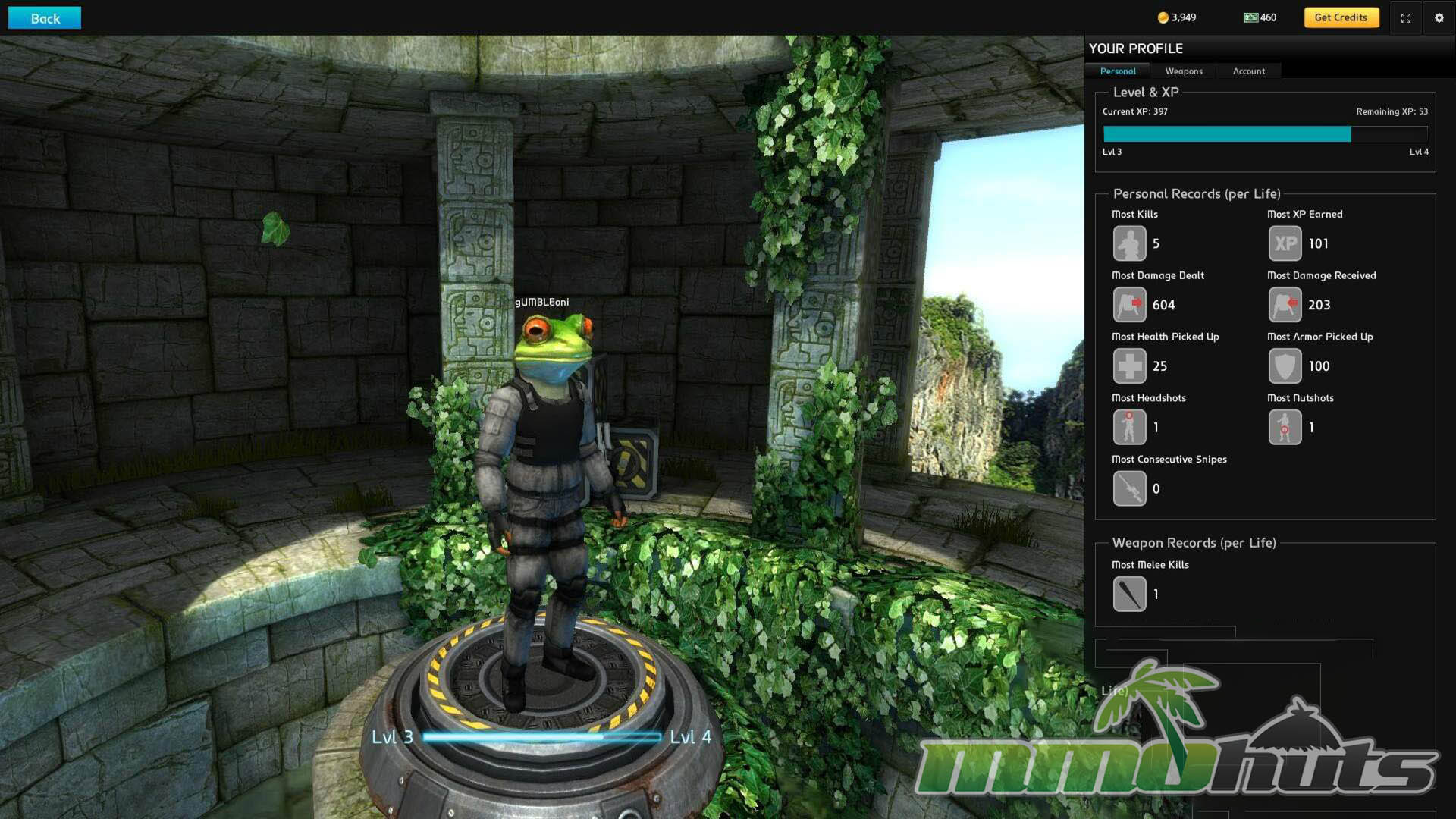
Task: Select the Most Armor Picked Up icon
Action: 1285,366
